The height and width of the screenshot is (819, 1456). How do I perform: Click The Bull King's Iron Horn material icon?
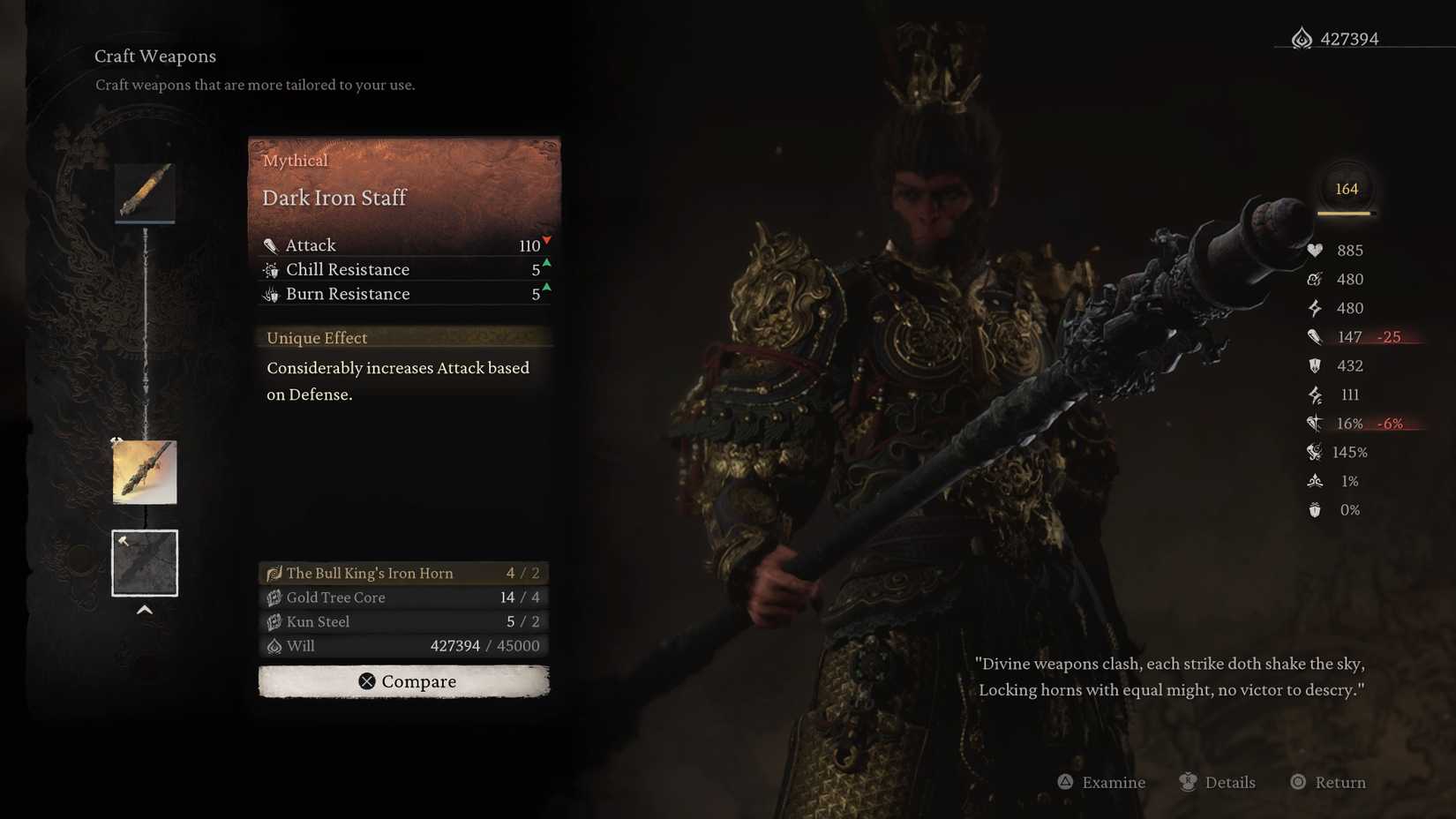click(274, 573)
